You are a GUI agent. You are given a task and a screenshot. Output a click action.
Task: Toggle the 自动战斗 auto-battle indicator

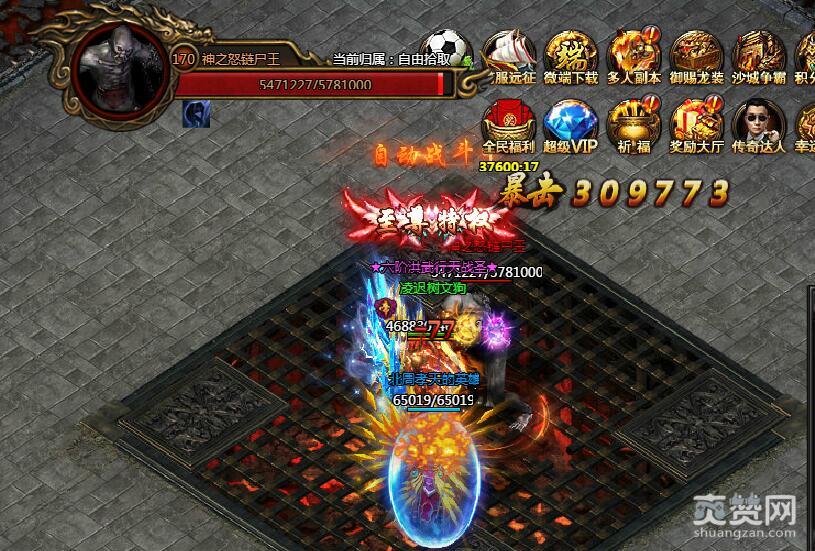pyautogui.click(x=421, y=155)
